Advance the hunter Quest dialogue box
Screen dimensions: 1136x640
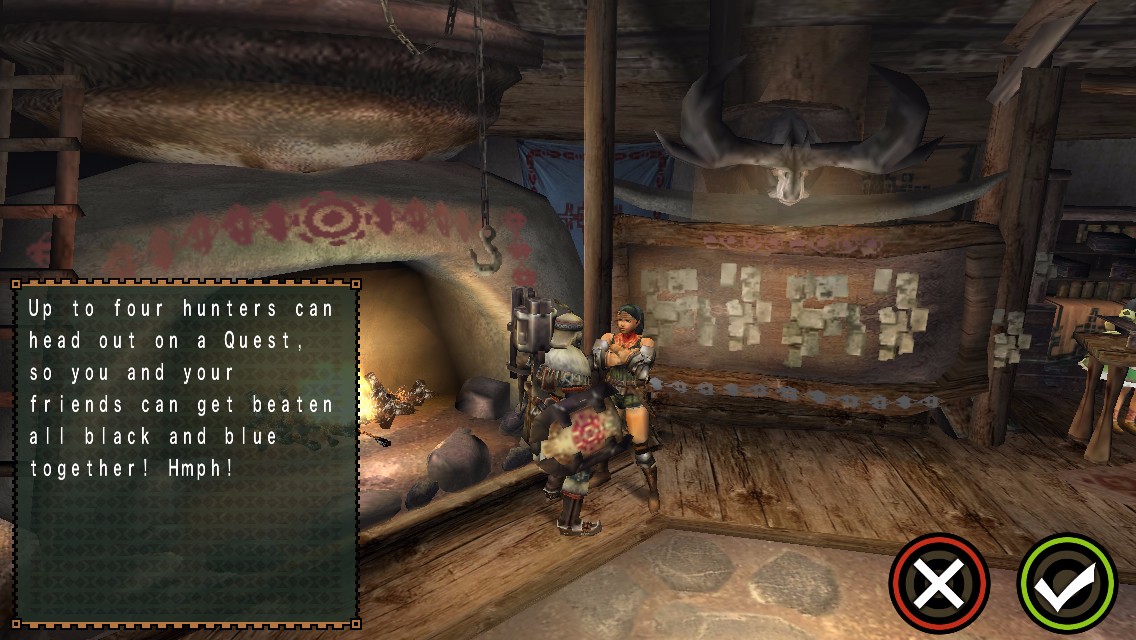pyautogui.click(x=186, y=453)
